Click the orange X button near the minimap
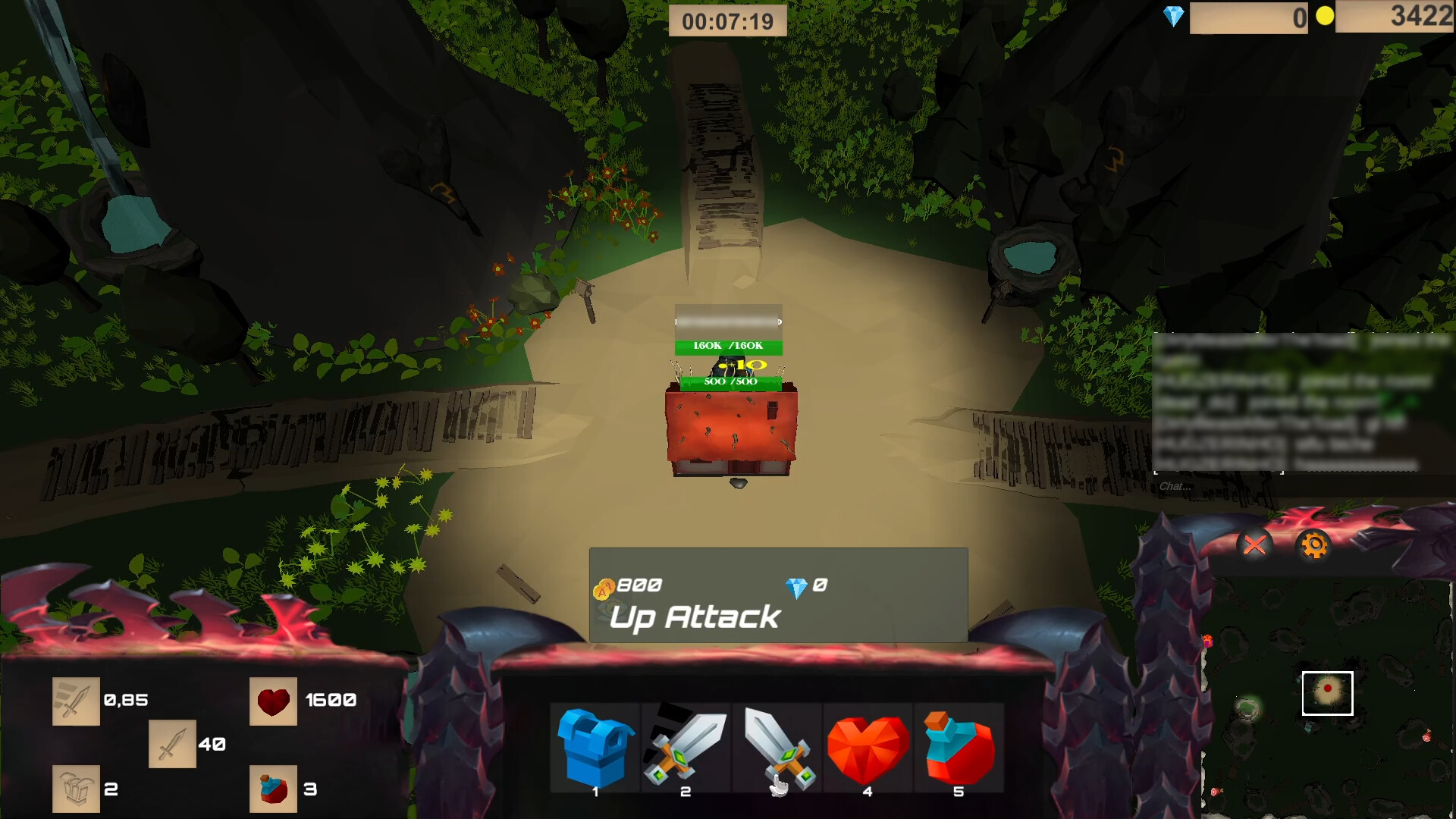This screenshot has height=819, width=1456. tap(1254, 545)
